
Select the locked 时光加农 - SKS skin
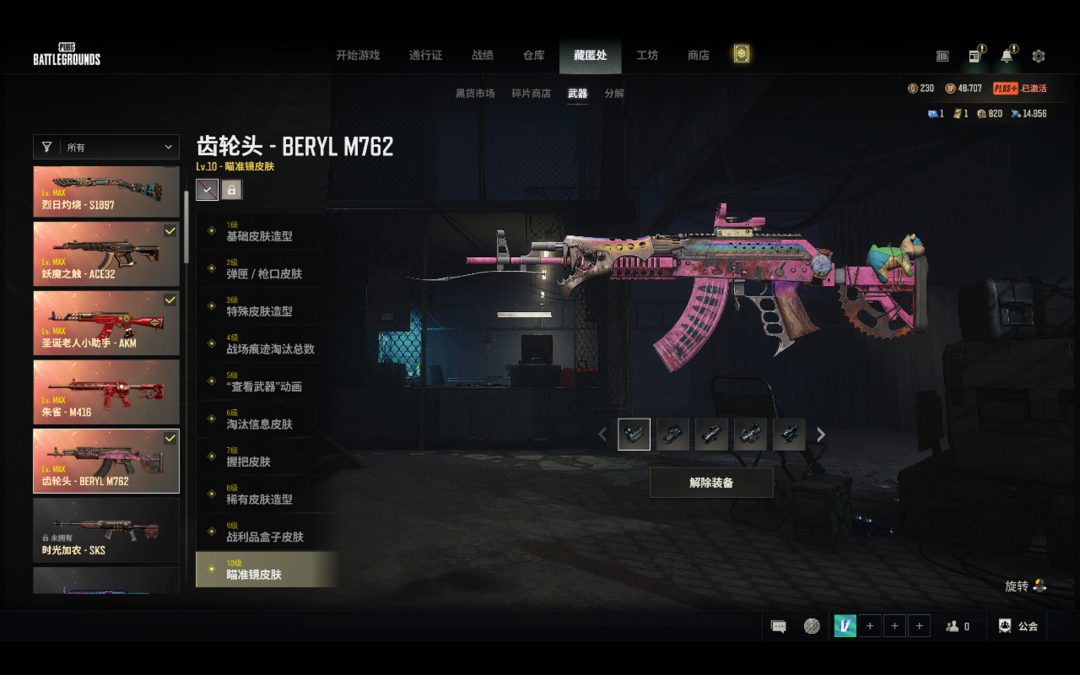pos(106,530)
